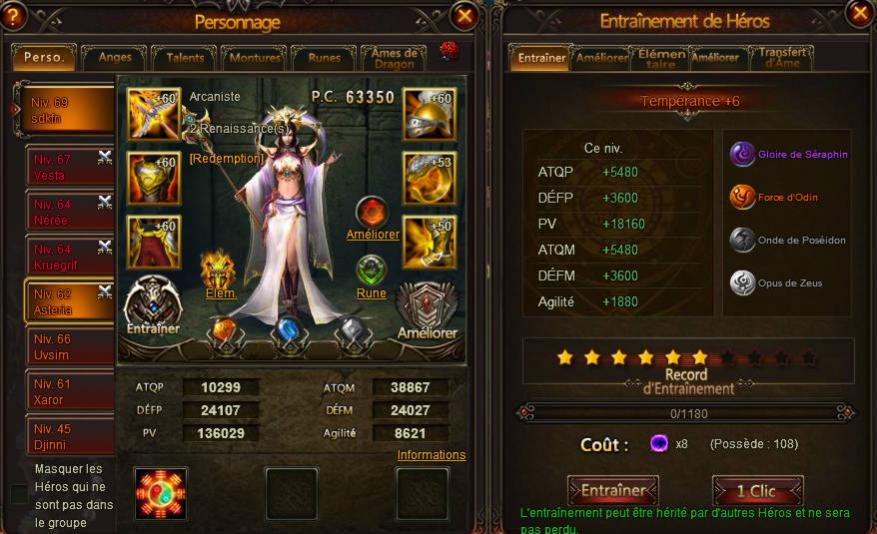Click the red Entraîner training button
Screen dimensions: 877x534
(x=613, y=491)
